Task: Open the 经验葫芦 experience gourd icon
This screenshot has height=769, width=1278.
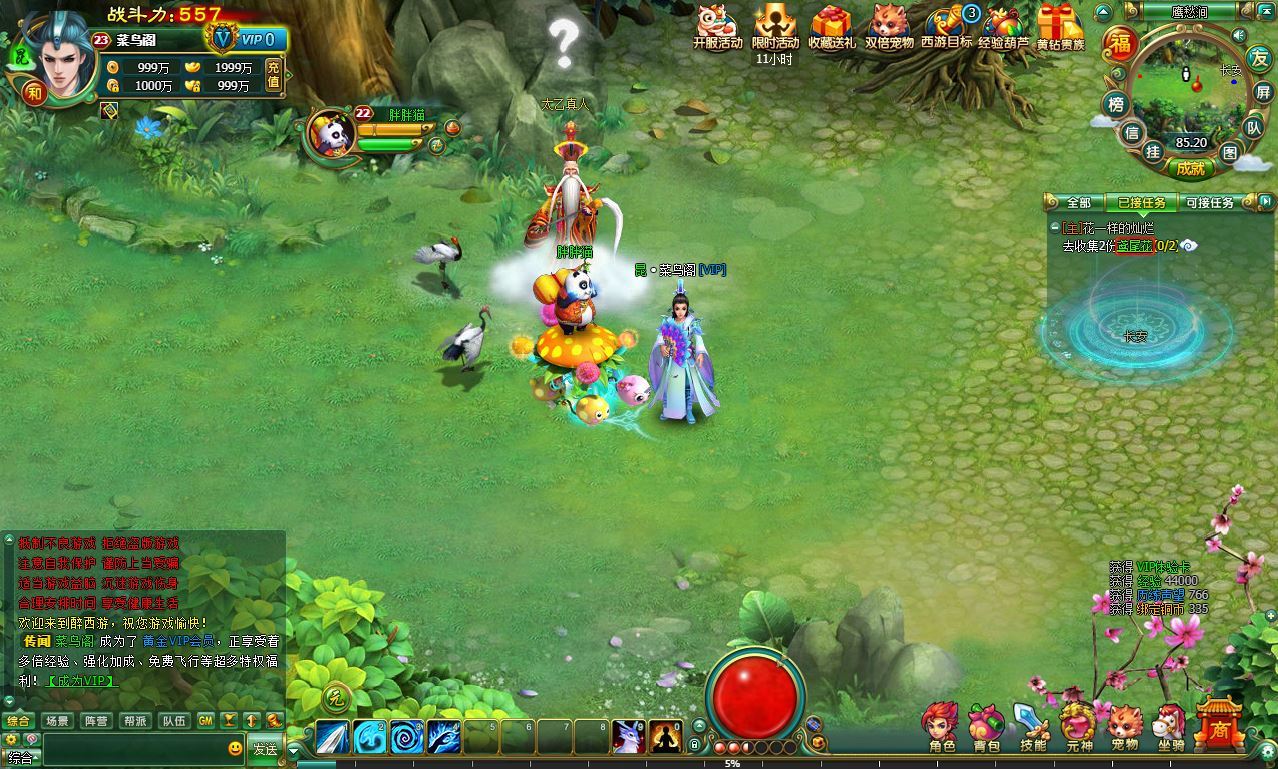Action: tap(1003, 26)
